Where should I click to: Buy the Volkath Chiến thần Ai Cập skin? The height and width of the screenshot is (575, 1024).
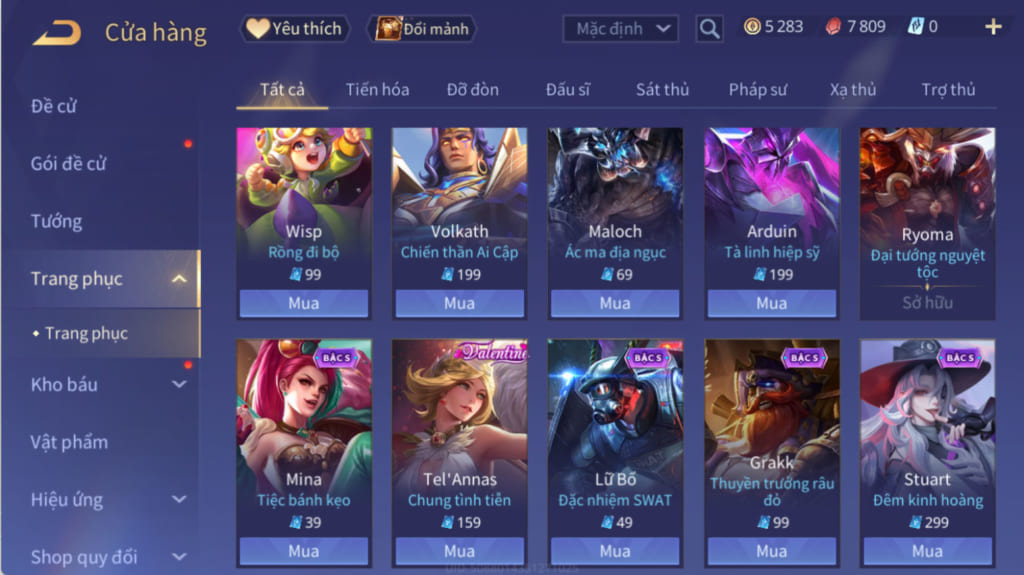pyautogui.click(x=460, y=303)
